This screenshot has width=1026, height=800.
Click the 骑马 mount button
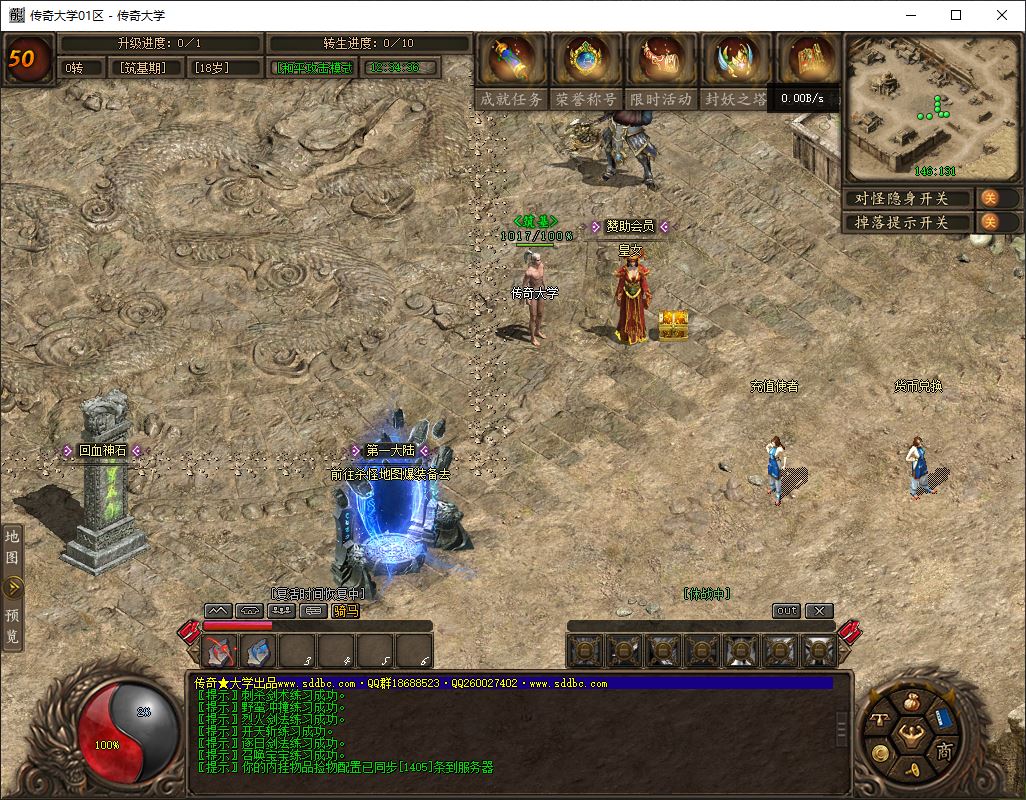point(345,610)
